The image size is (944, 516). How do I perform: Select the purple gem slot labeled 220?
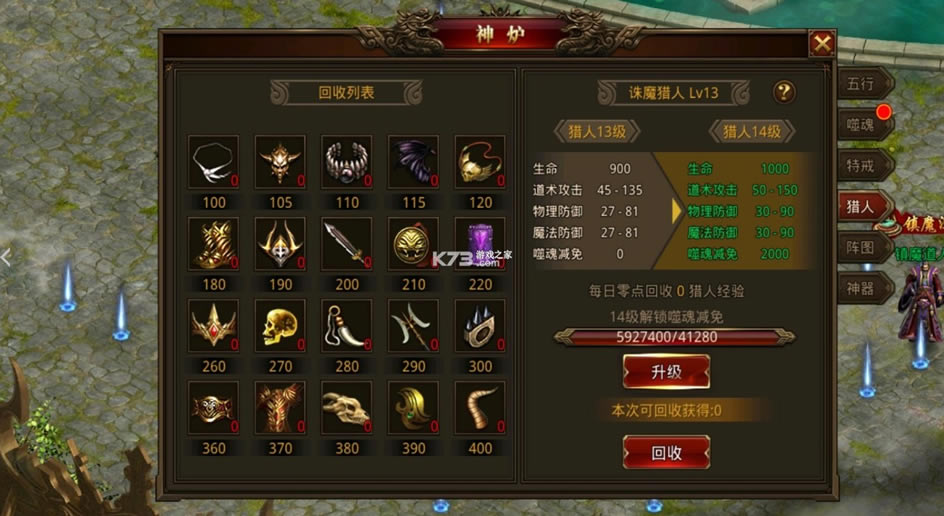pyautogui.click(x=480, y=244)
